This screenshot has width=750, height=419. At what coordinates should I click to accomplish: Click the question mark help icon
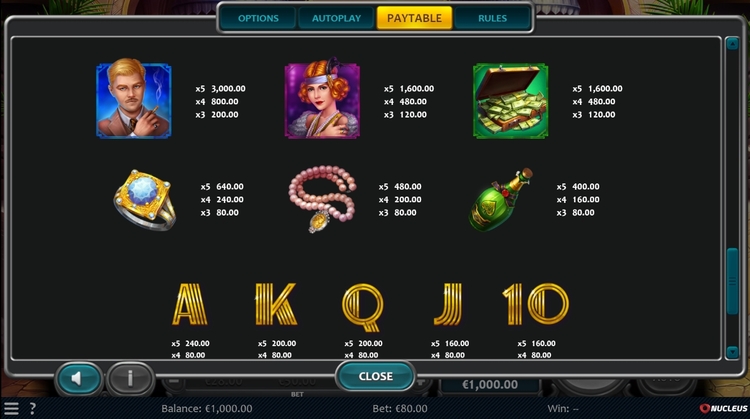tap(31, 409)
